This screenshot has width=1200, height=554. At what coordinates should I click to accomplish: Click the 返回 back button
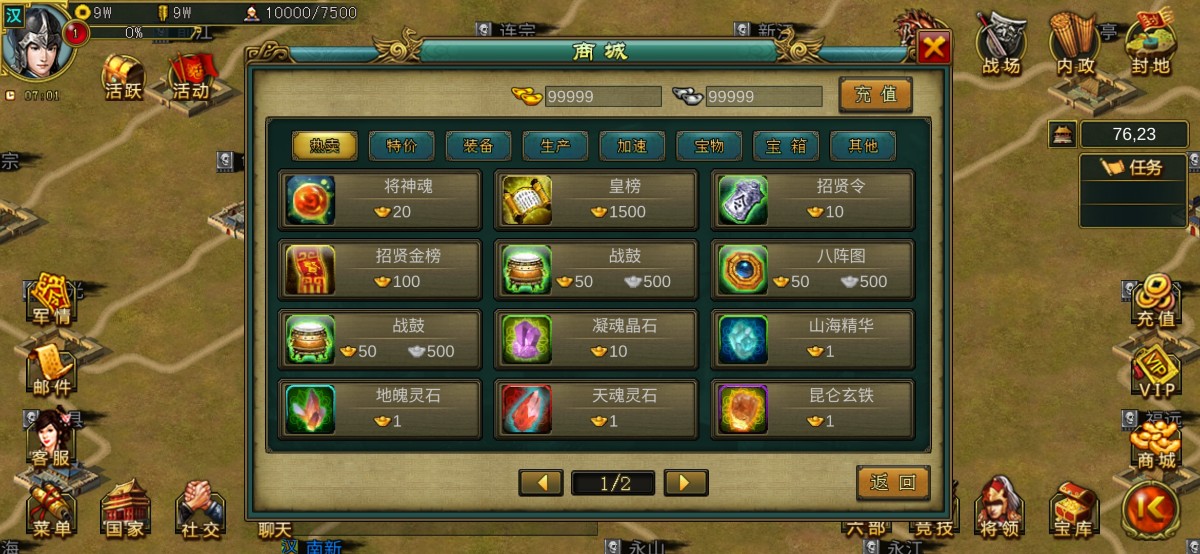[893, 483]
